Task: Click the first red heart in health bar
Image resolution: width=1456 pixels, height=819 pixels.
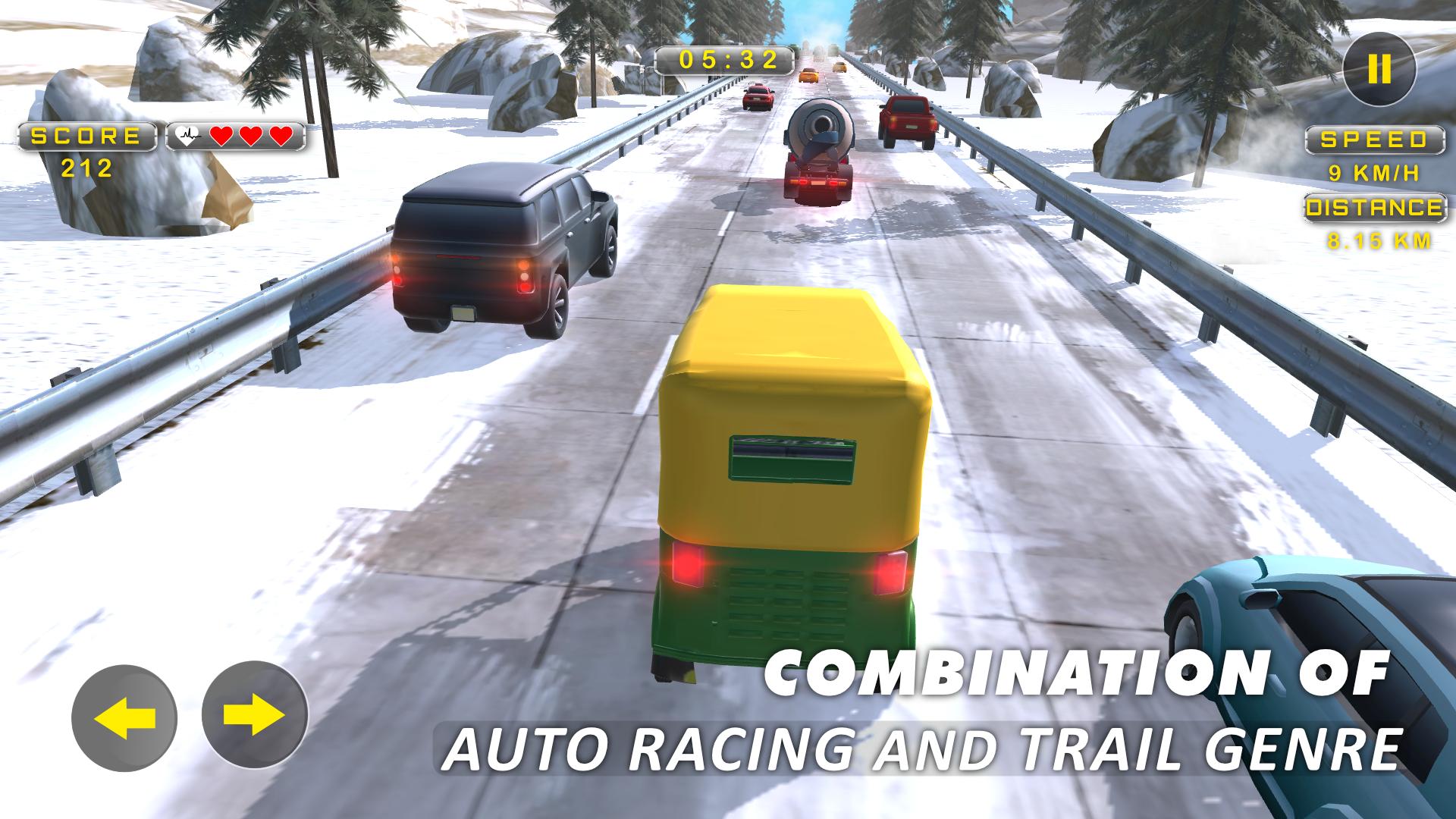Action: pos(222,136)
